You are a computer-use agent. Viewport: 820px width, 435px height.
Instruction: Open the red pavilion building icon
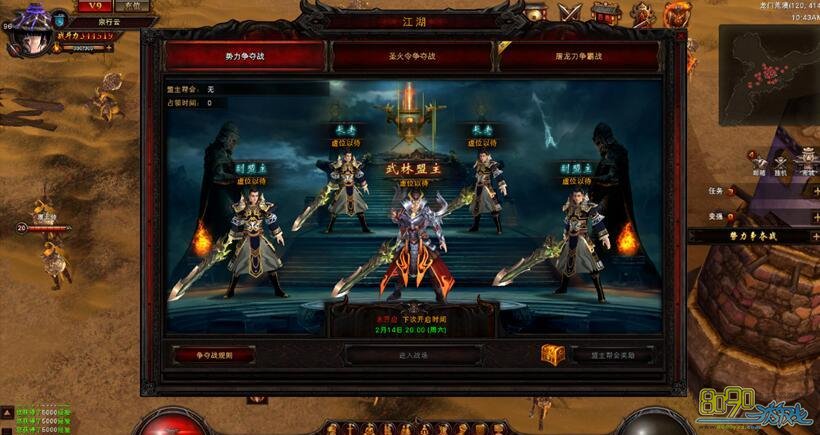605,13
